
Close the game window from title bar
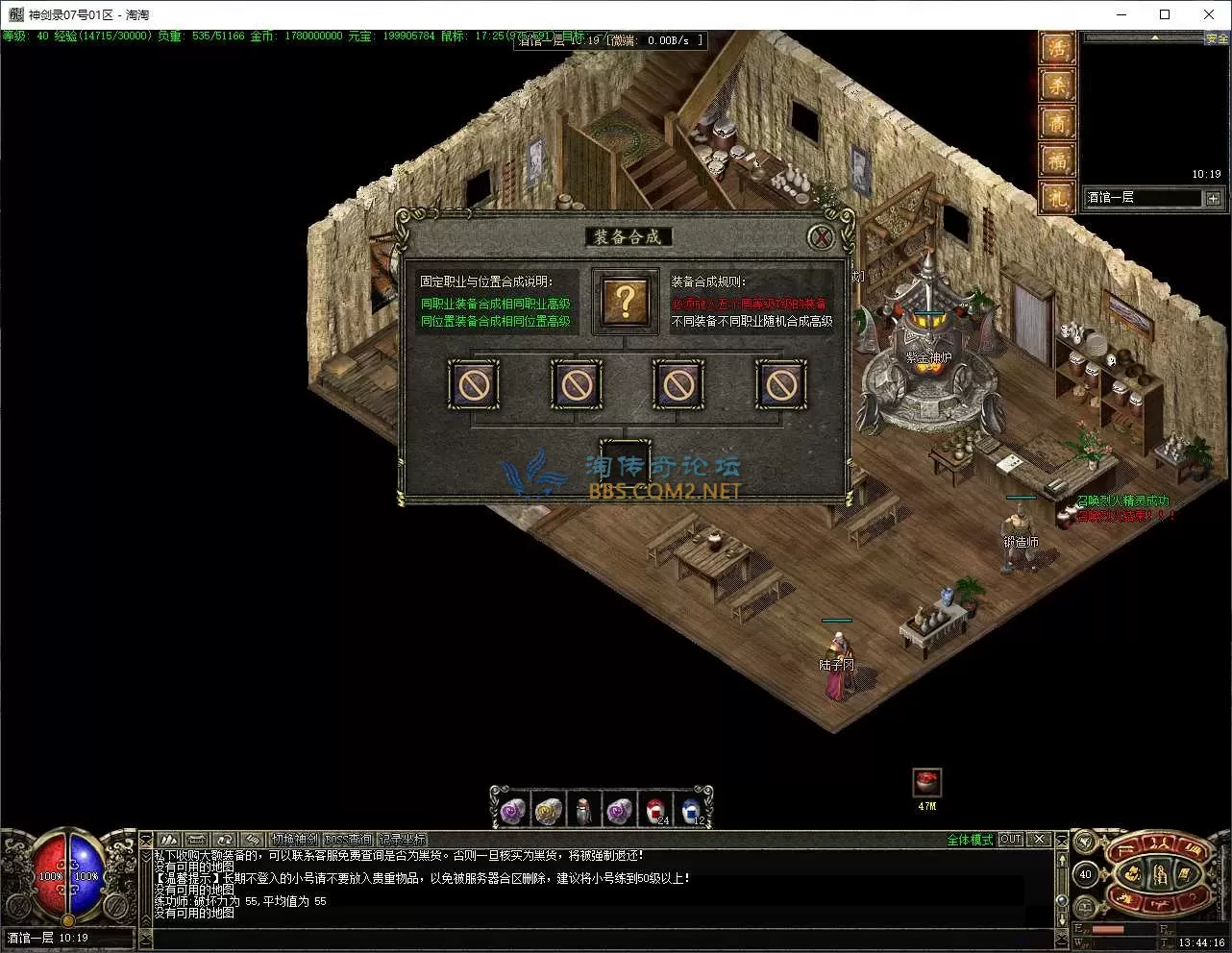pos(1209,14)
